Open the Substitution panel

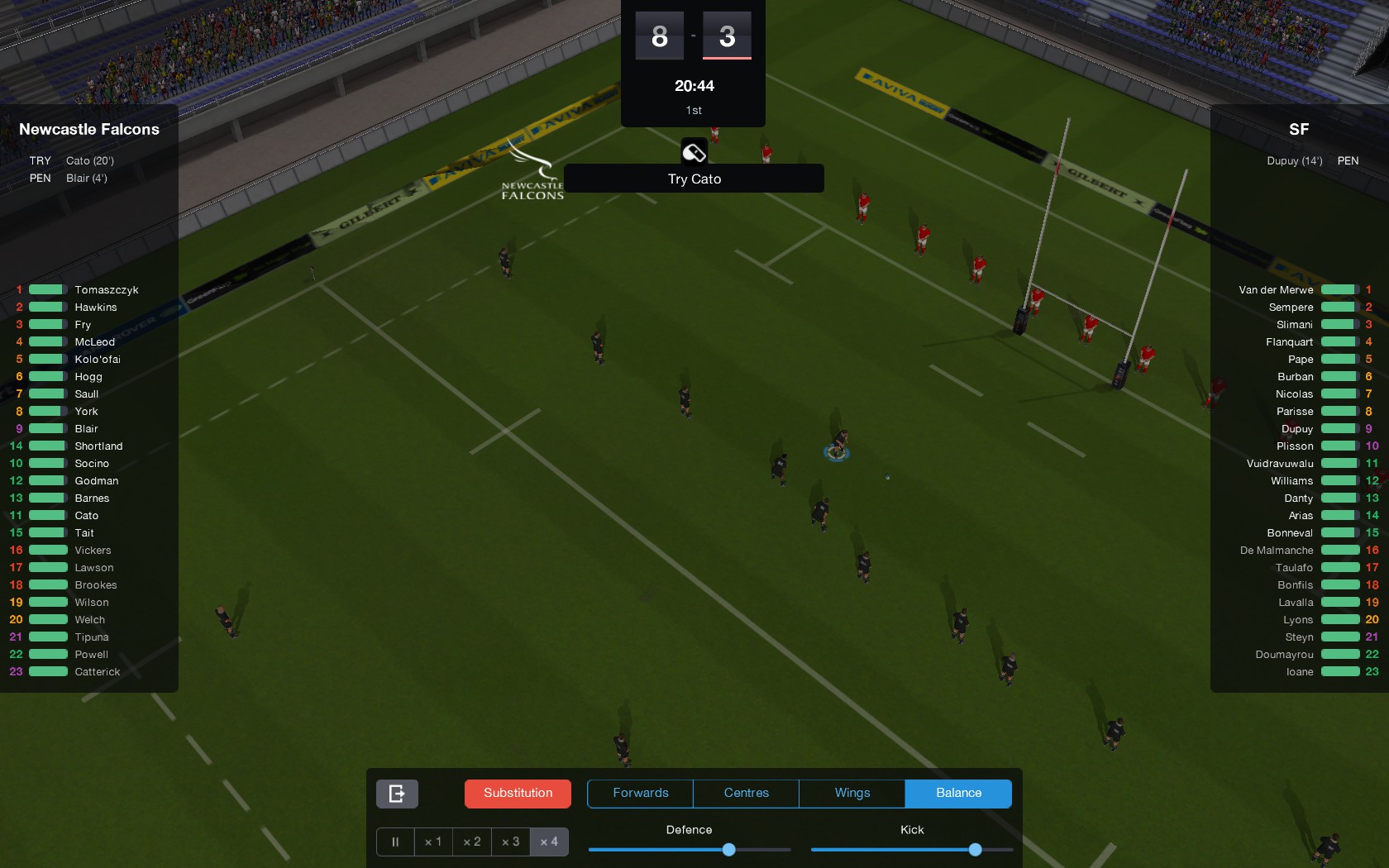tap(517, 793)
